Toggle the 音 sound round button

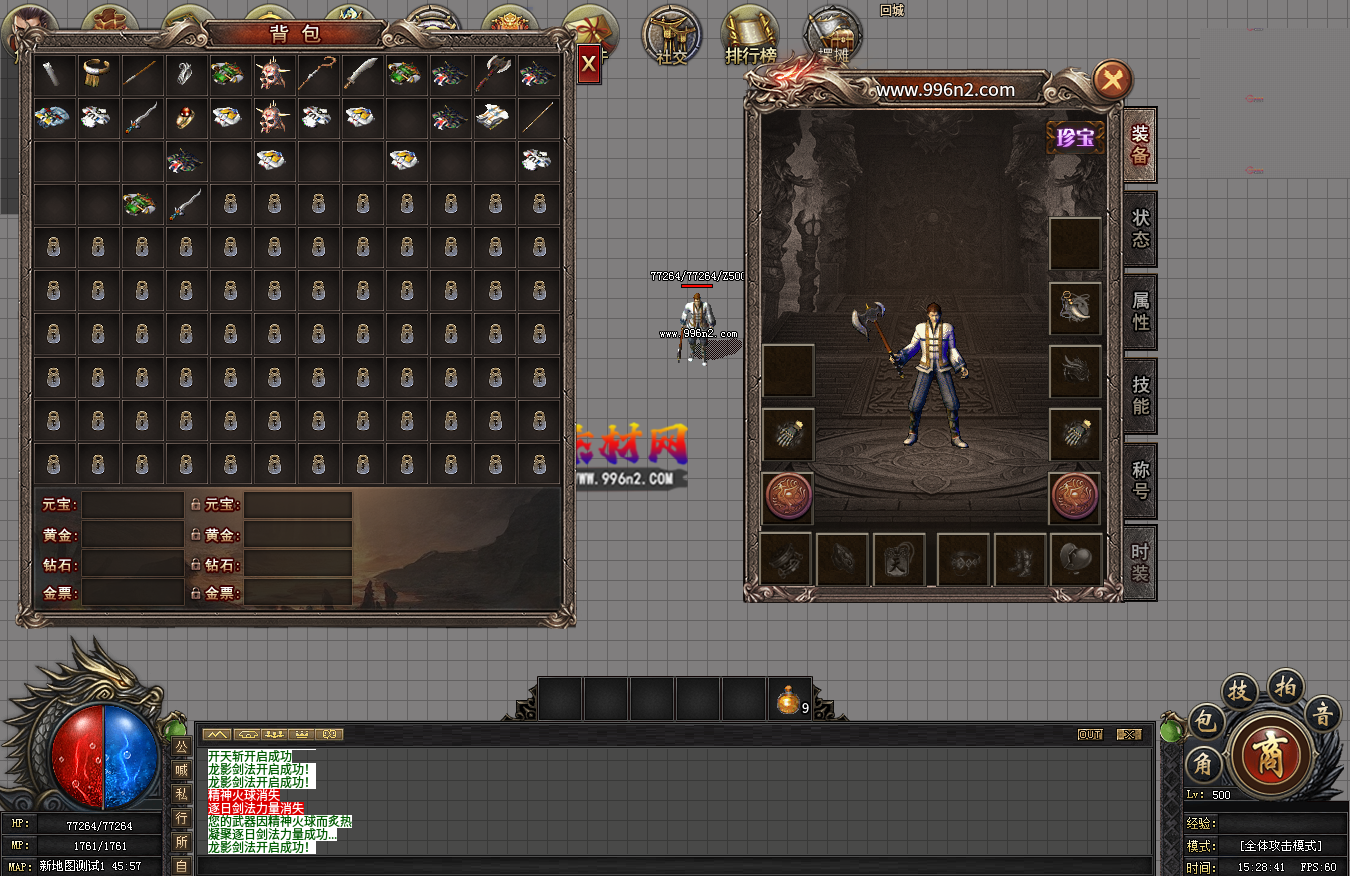[x=1323, y=714]
